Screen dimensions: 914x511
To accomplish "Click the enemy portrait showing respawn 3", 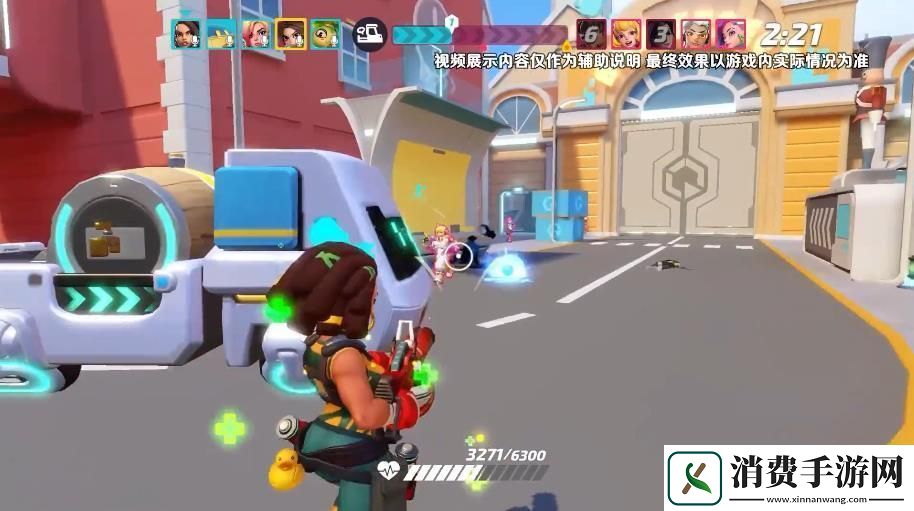I will click(660, 35).
